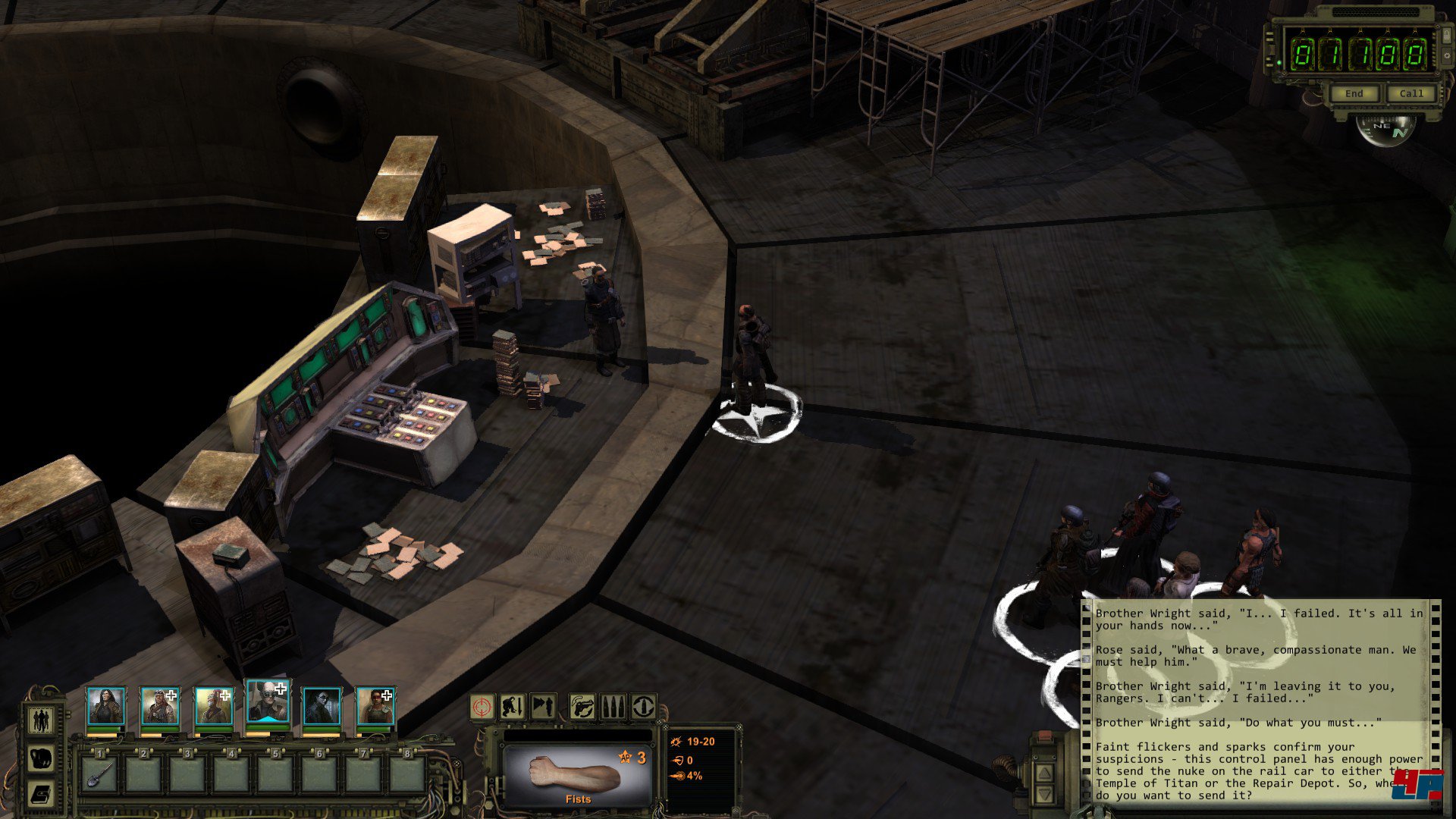Click the three bullets ammo icon
Screen dimensions: 1456x819
point(613,707)
